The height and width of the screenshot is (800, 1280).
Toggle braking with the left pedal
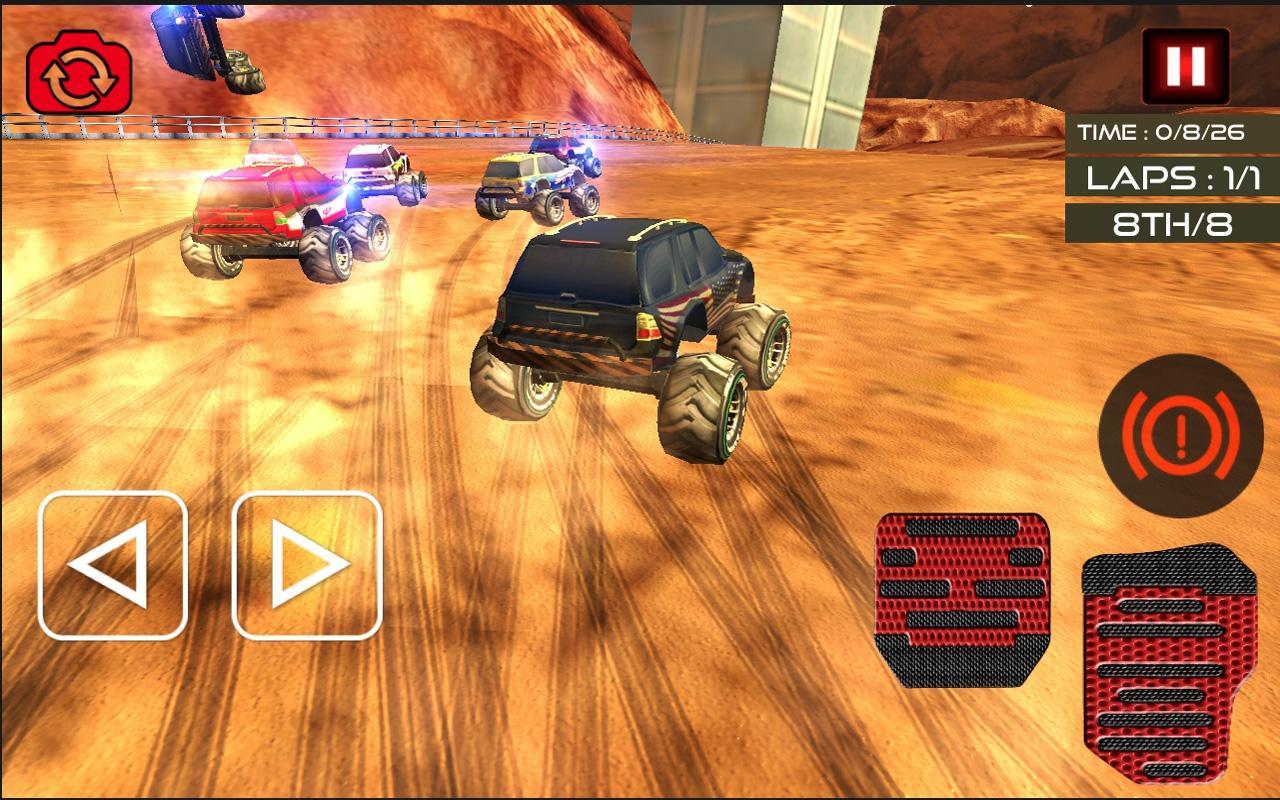(x=962, y=600)
